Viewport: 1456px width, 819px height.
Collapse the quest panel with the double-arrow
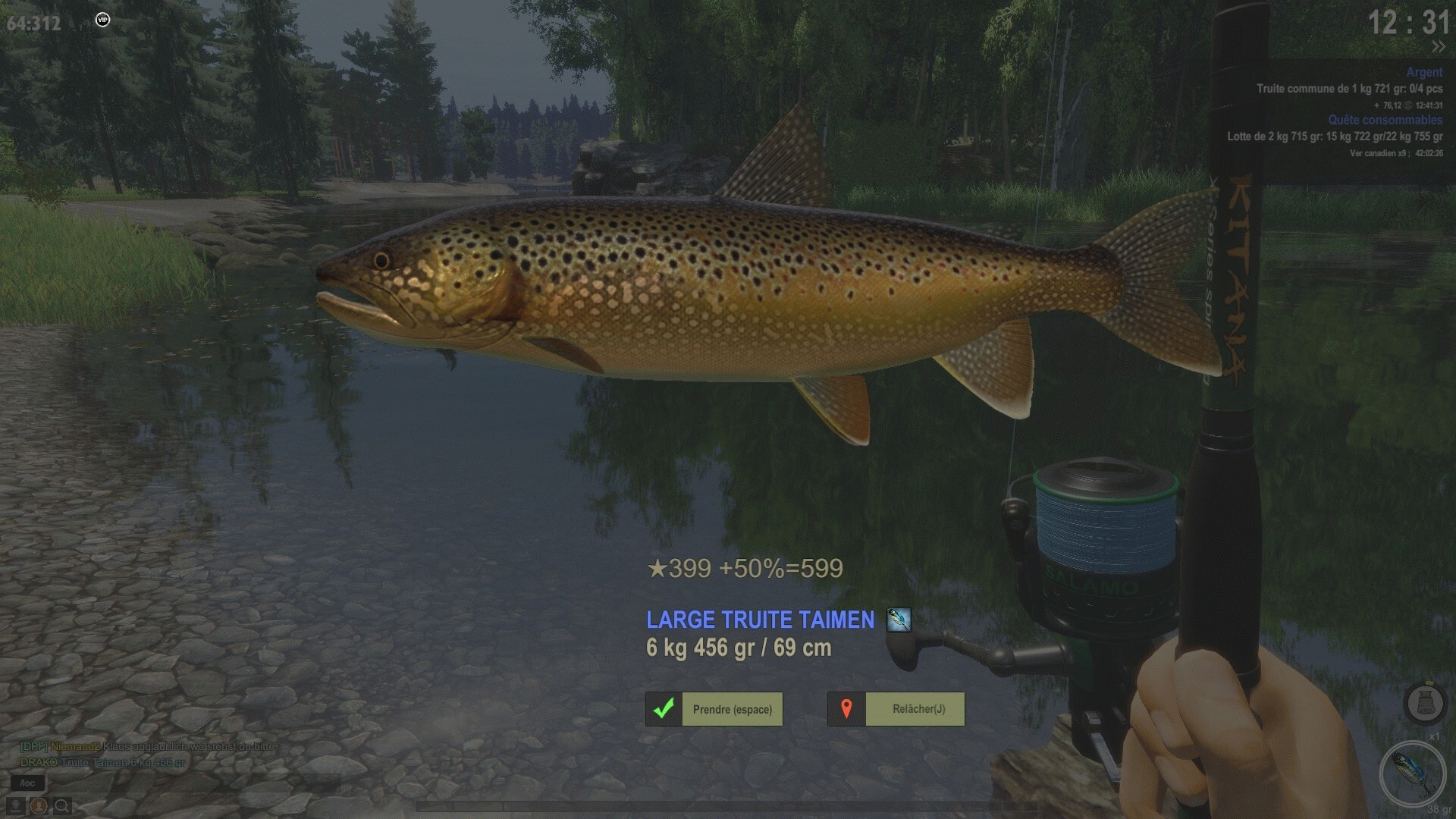1438,47
